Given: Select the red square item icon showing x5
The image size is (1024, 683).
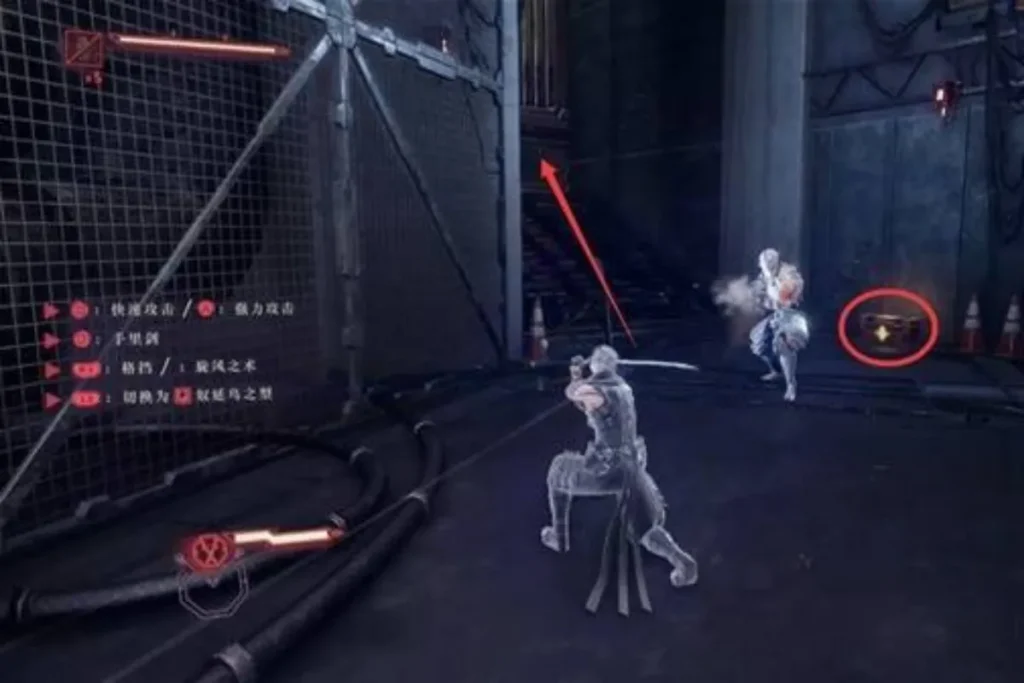Looking at the screenshot, I should (x=85, y=47).
